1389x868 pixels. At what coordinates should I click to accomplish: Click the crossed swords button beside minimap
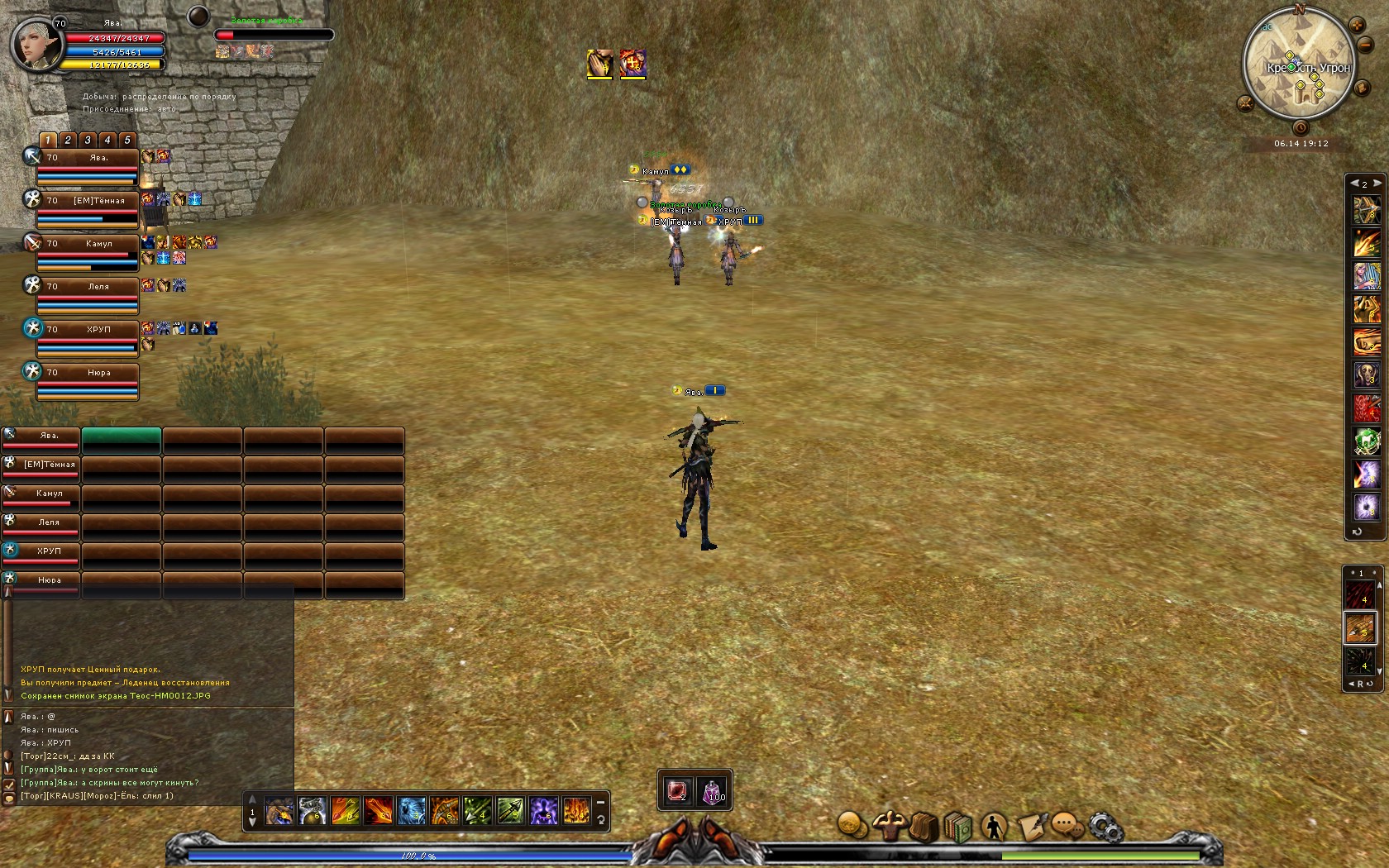coord(1245,103)
